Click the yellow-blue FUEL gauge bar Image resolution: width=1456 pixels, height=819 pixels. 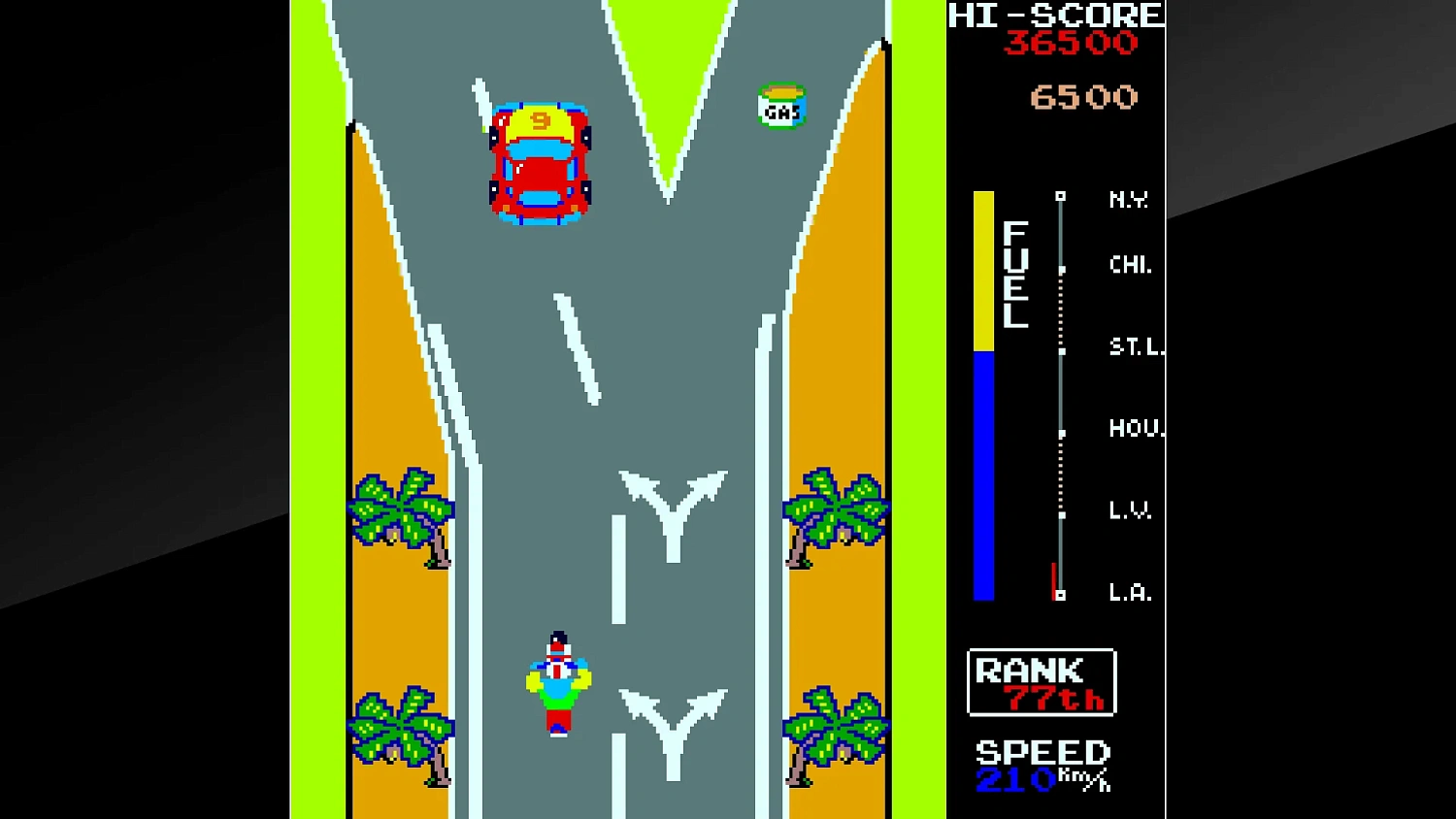click(x=983, y=393)
